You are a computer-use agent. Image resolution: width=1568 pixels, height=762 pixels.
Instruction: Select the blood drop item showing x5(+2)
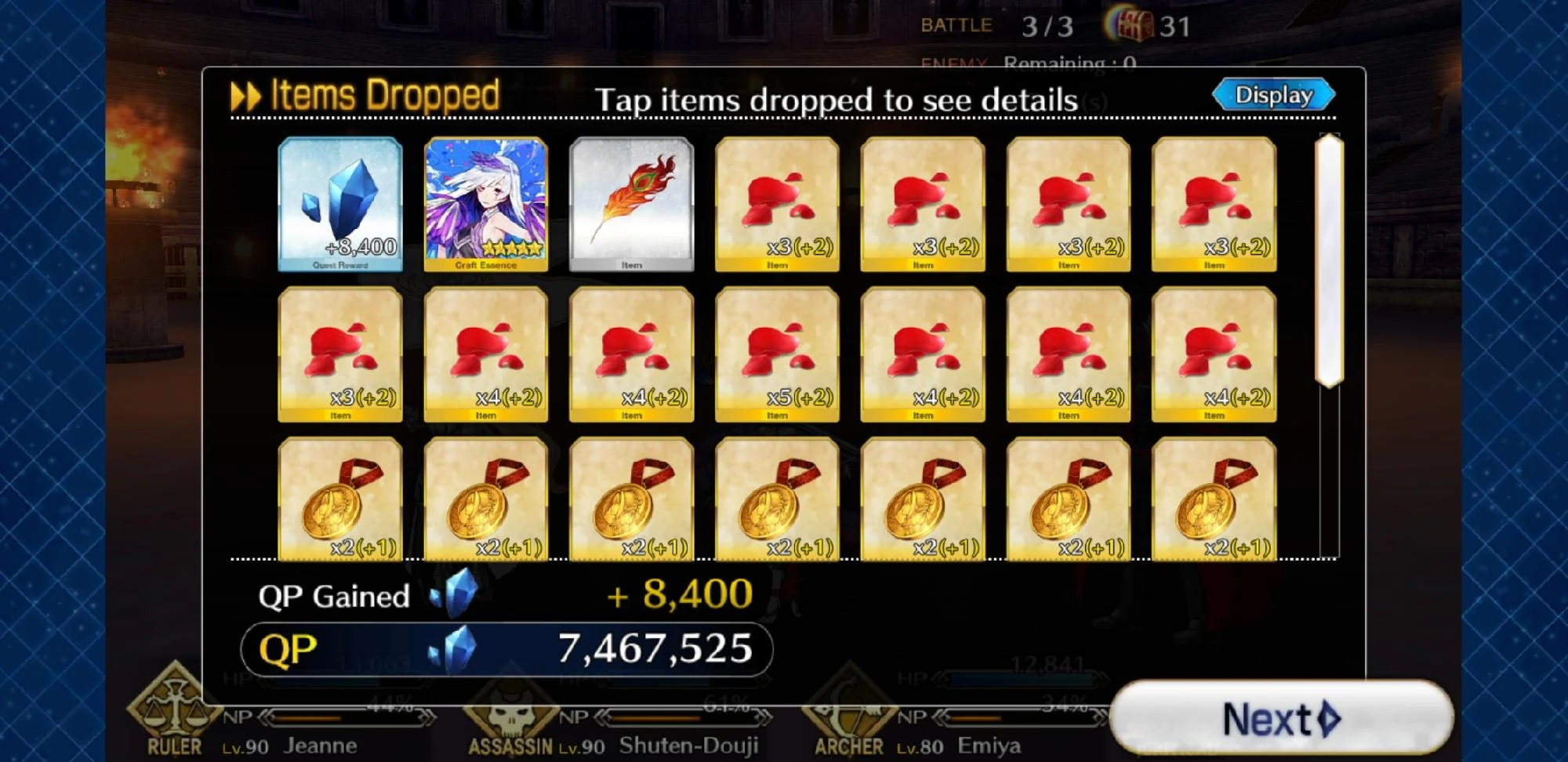coord(777,353)
